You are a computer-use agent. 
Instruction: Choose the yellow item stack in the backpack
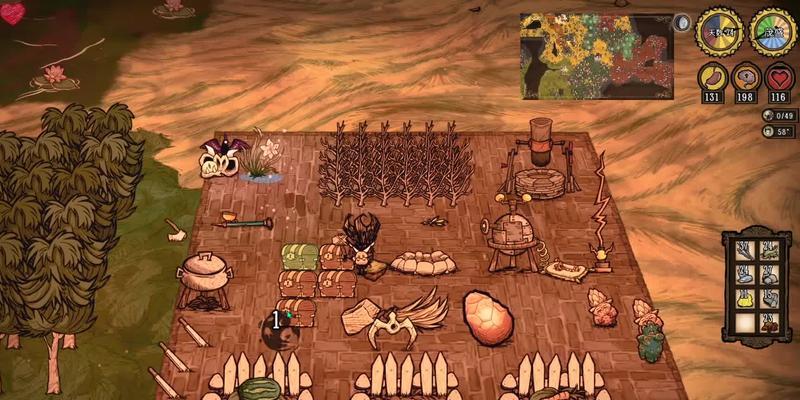click(x=745, y=298)
